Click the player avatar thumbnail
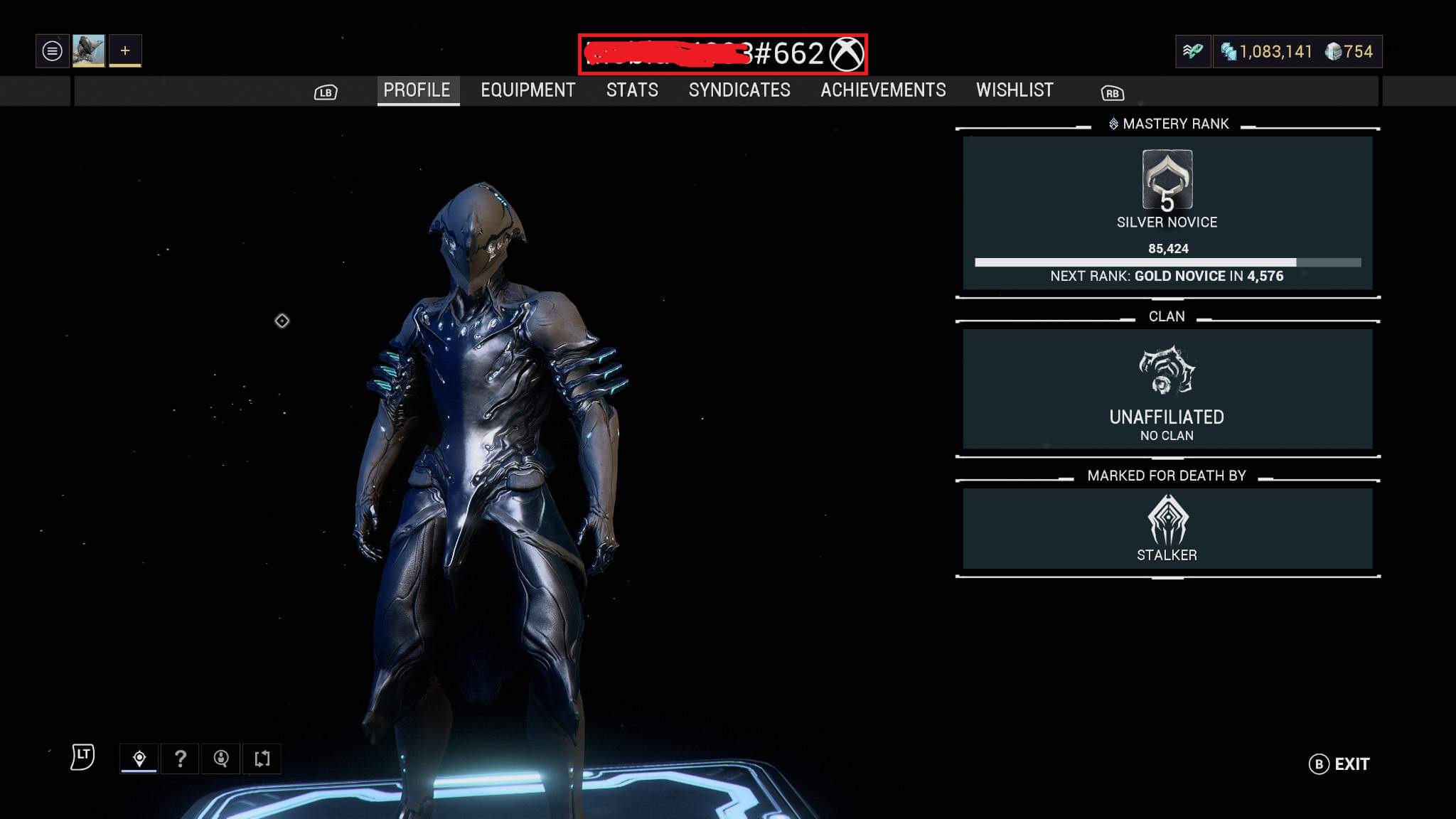 coord(89,51)
